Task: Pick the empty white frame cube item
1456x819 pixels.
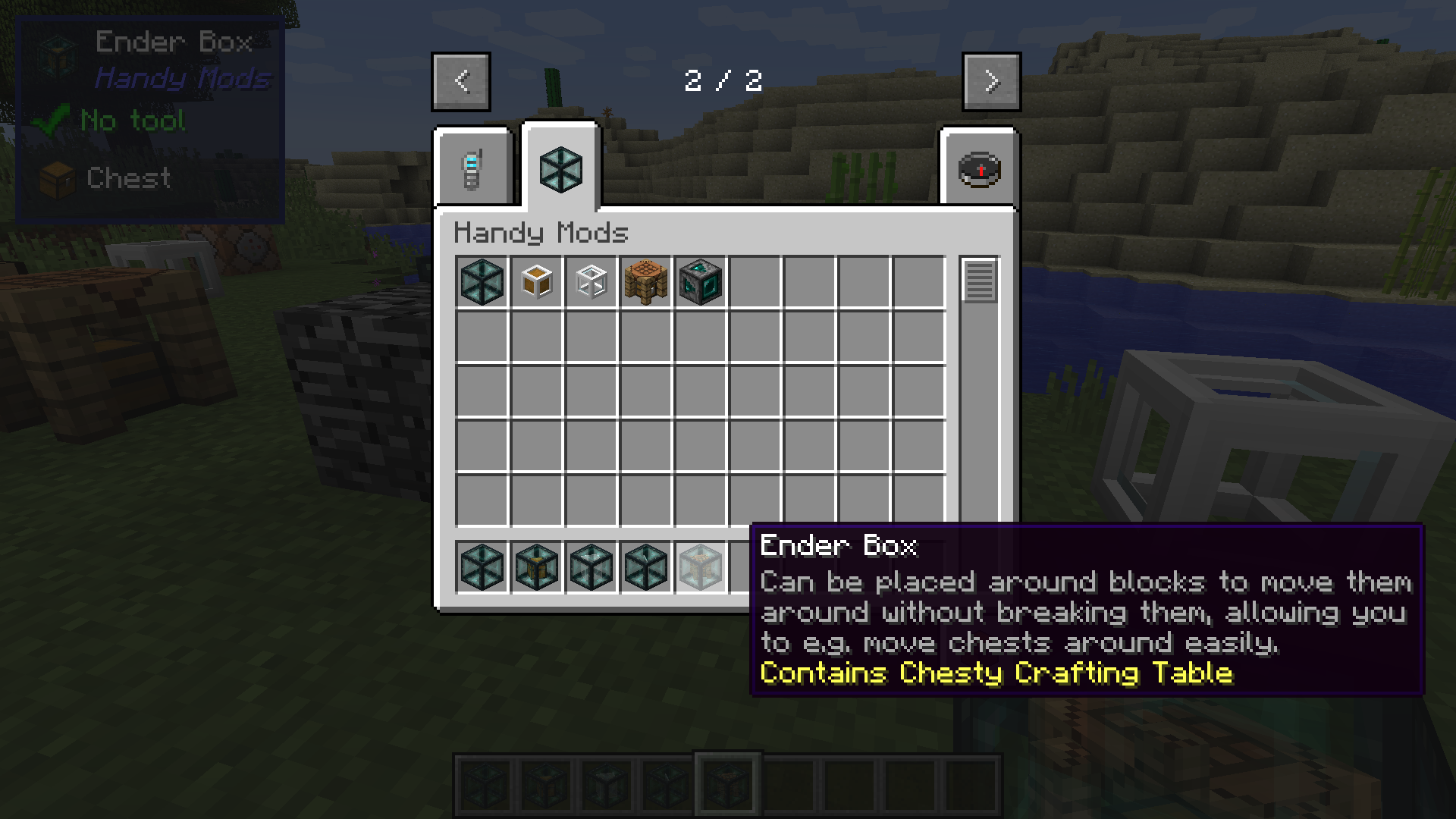Action: [591, 282]
